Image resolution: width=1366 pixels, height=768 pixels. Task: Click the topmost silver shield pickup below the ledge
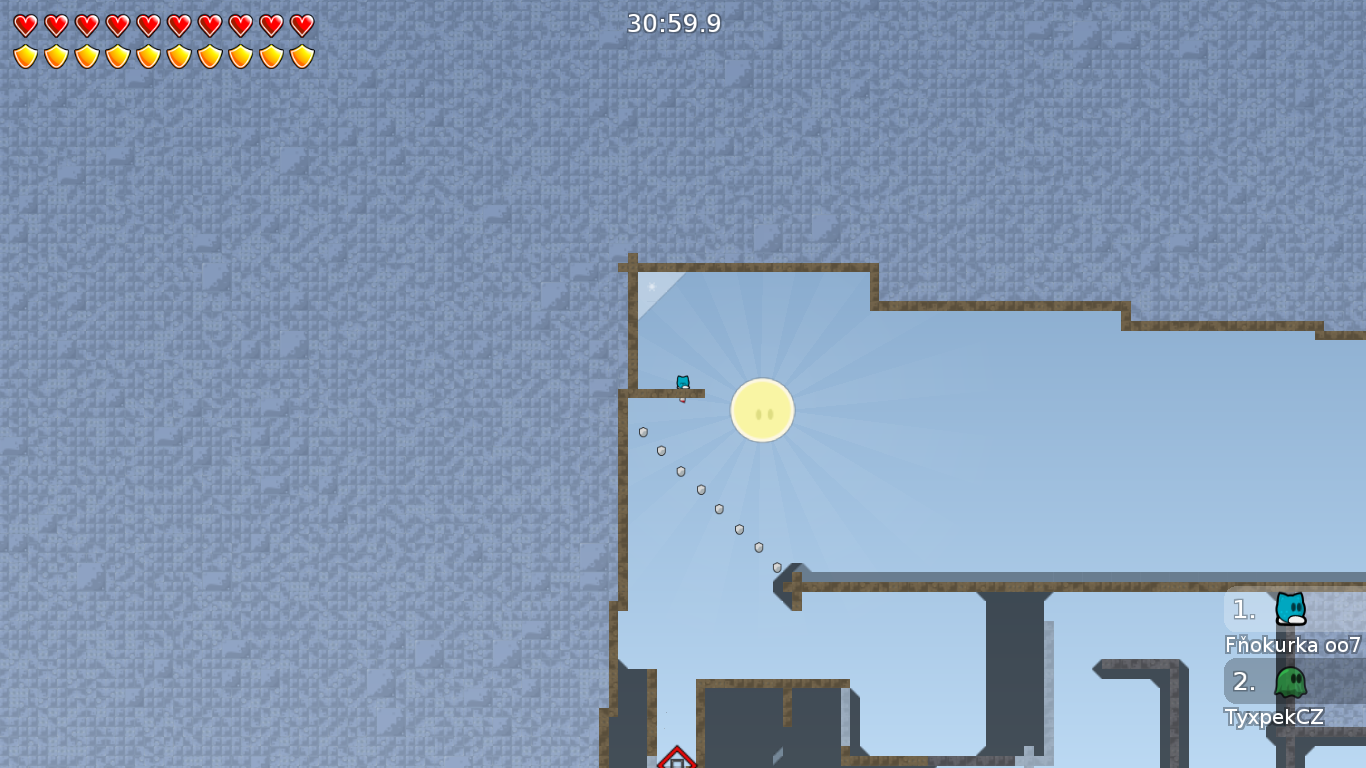tap(641, 434)
